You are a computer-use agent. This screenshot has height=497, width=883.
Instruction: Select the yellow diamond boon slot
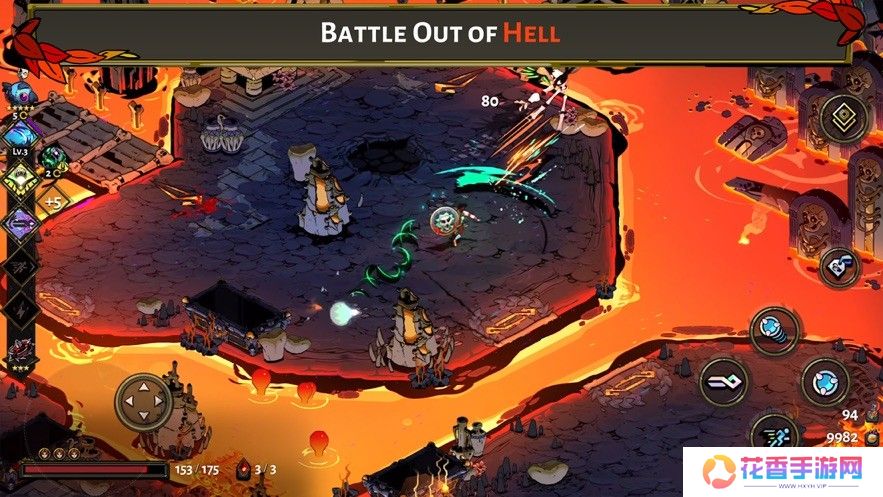pos(20,181)
